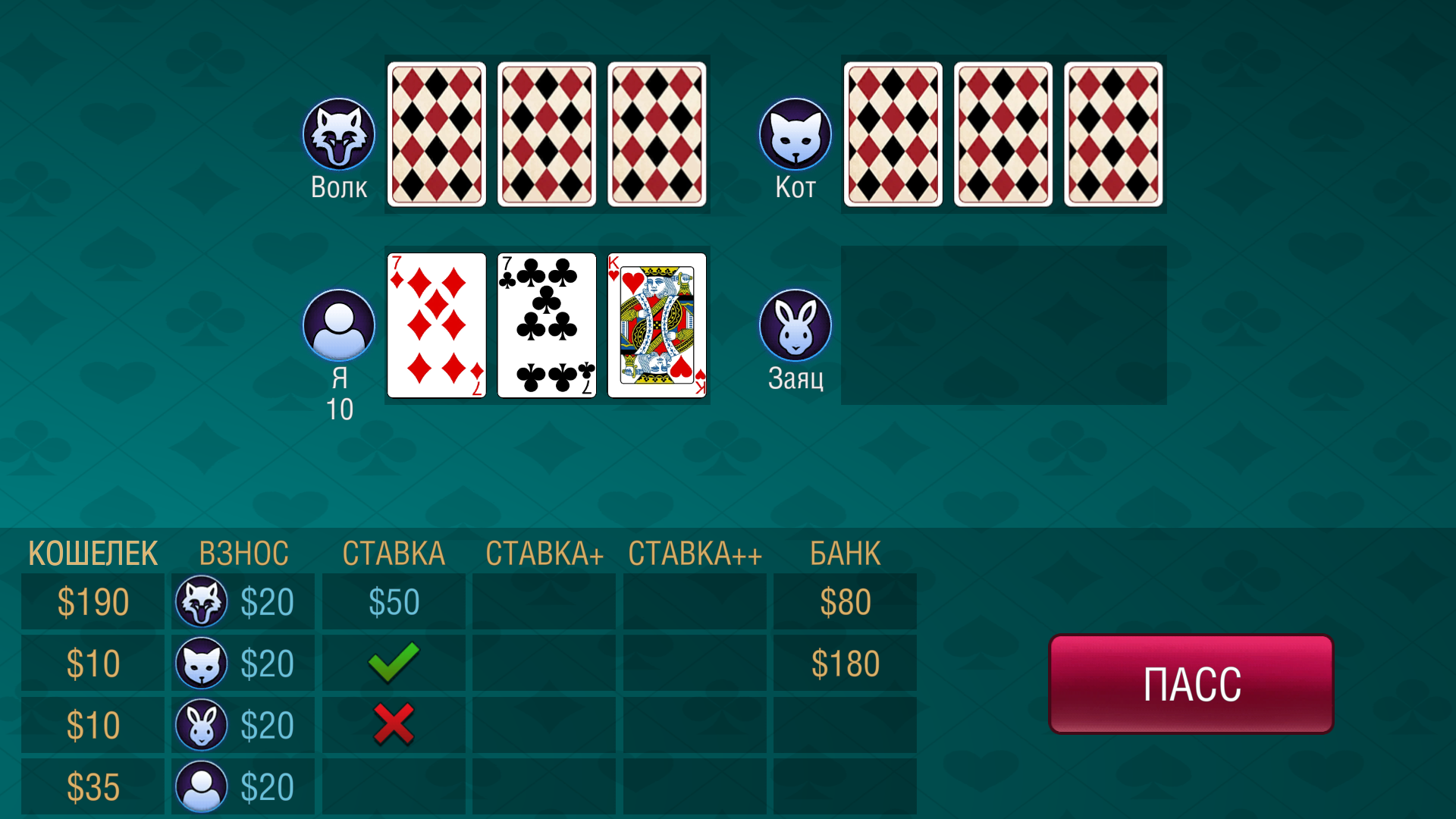This screenshot has height=819, width=1456.
Task: Click the $180 bank amount for the cat
Action: (845, 664)
